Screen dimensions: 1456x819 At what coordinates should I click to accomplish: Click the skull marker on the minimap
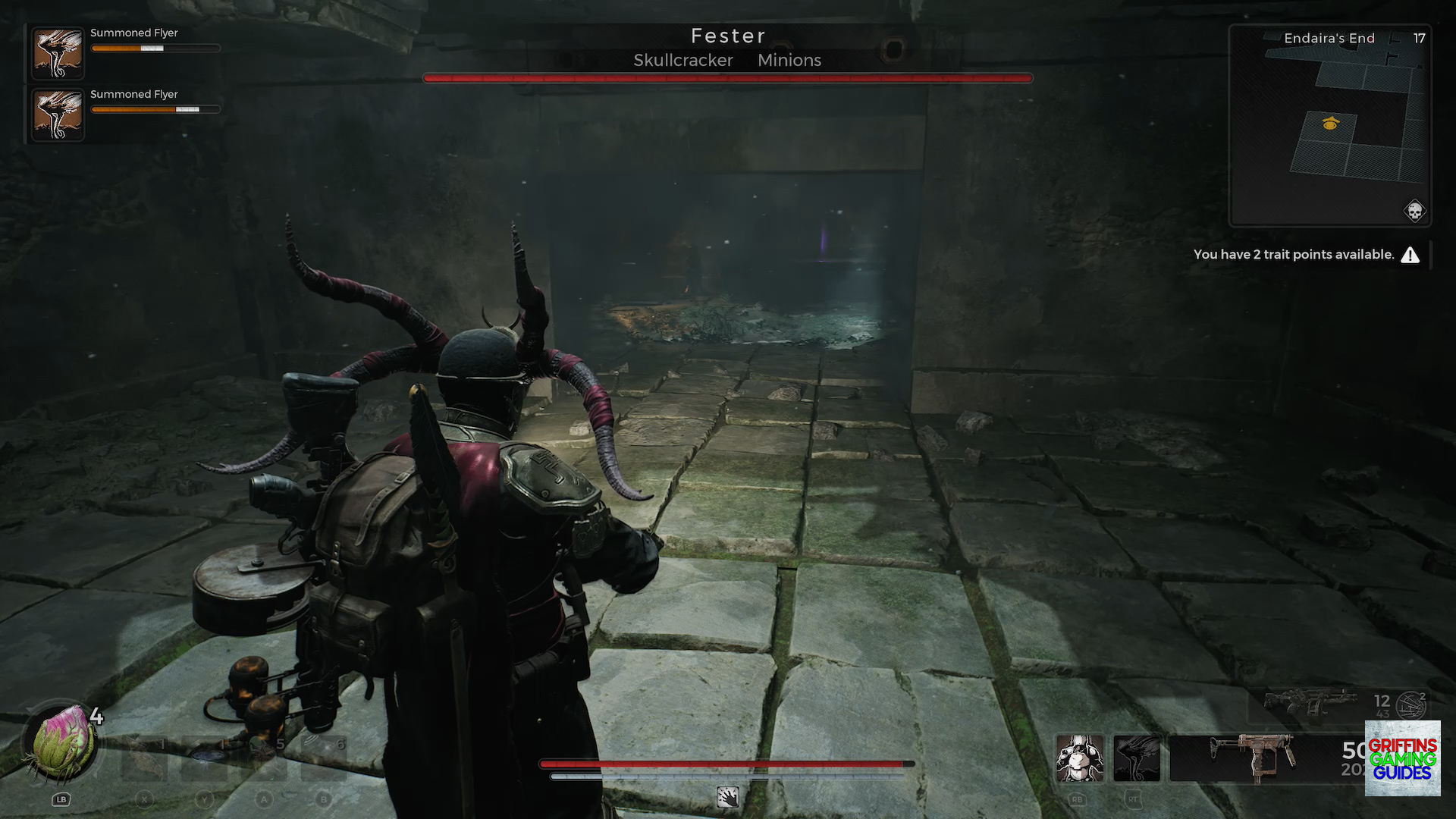point(1414,211)
